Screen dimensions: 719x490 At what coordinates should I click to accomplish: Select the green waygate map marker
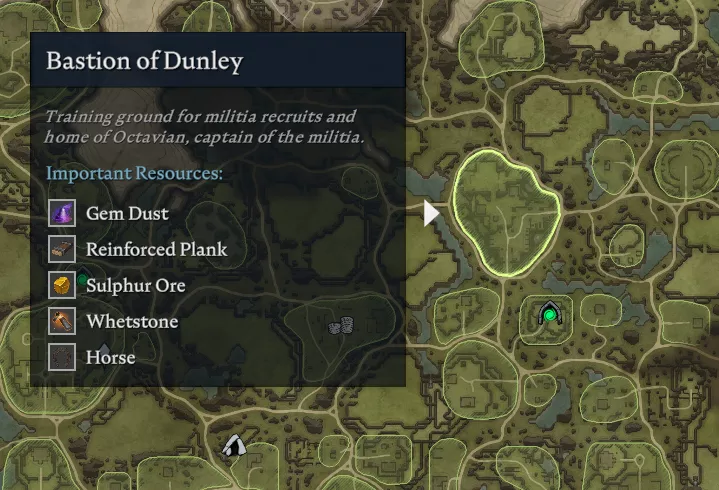tap(548, 316)
